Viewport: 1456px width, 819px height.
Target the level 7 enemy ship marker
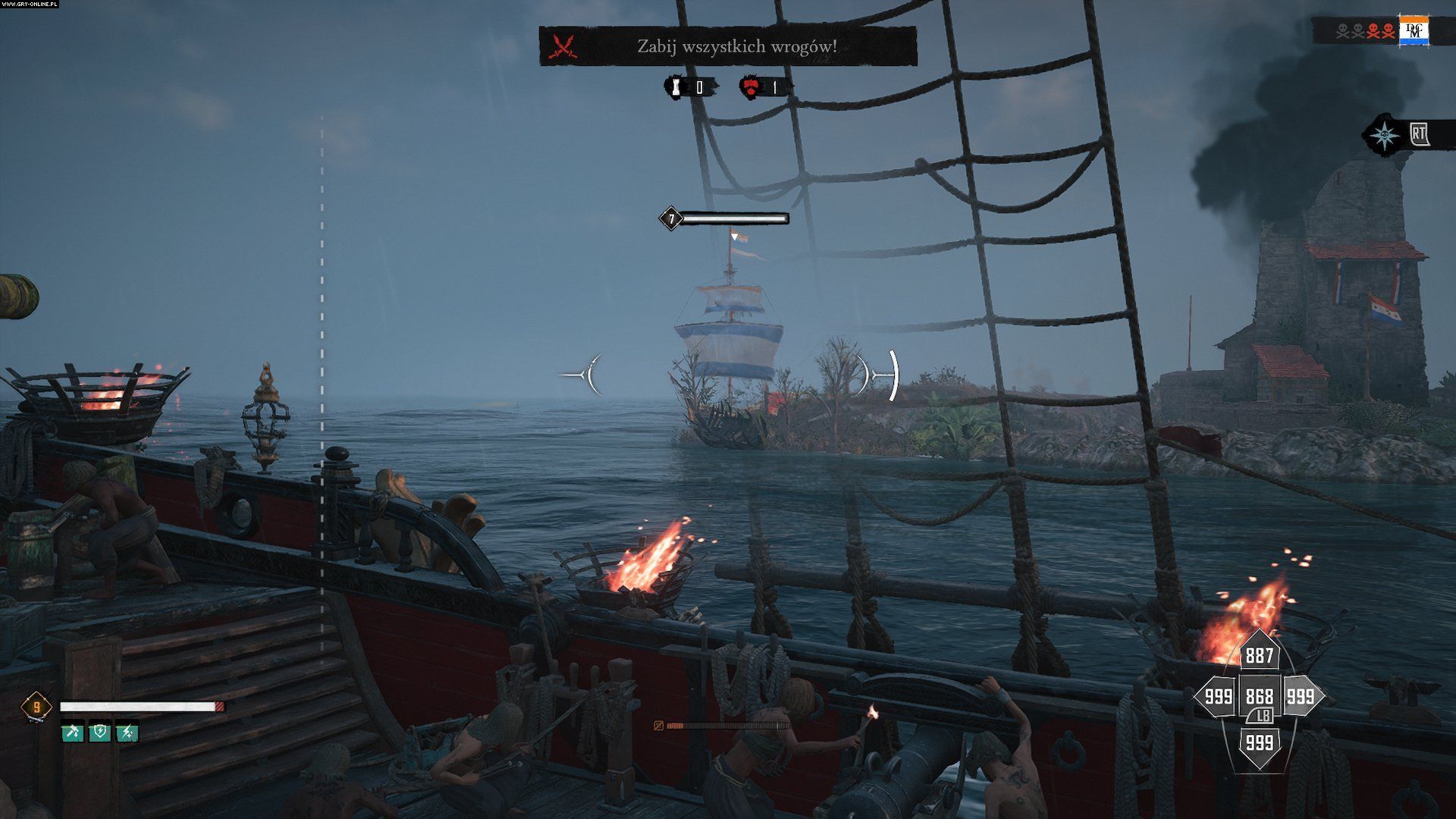click(670, 219)
